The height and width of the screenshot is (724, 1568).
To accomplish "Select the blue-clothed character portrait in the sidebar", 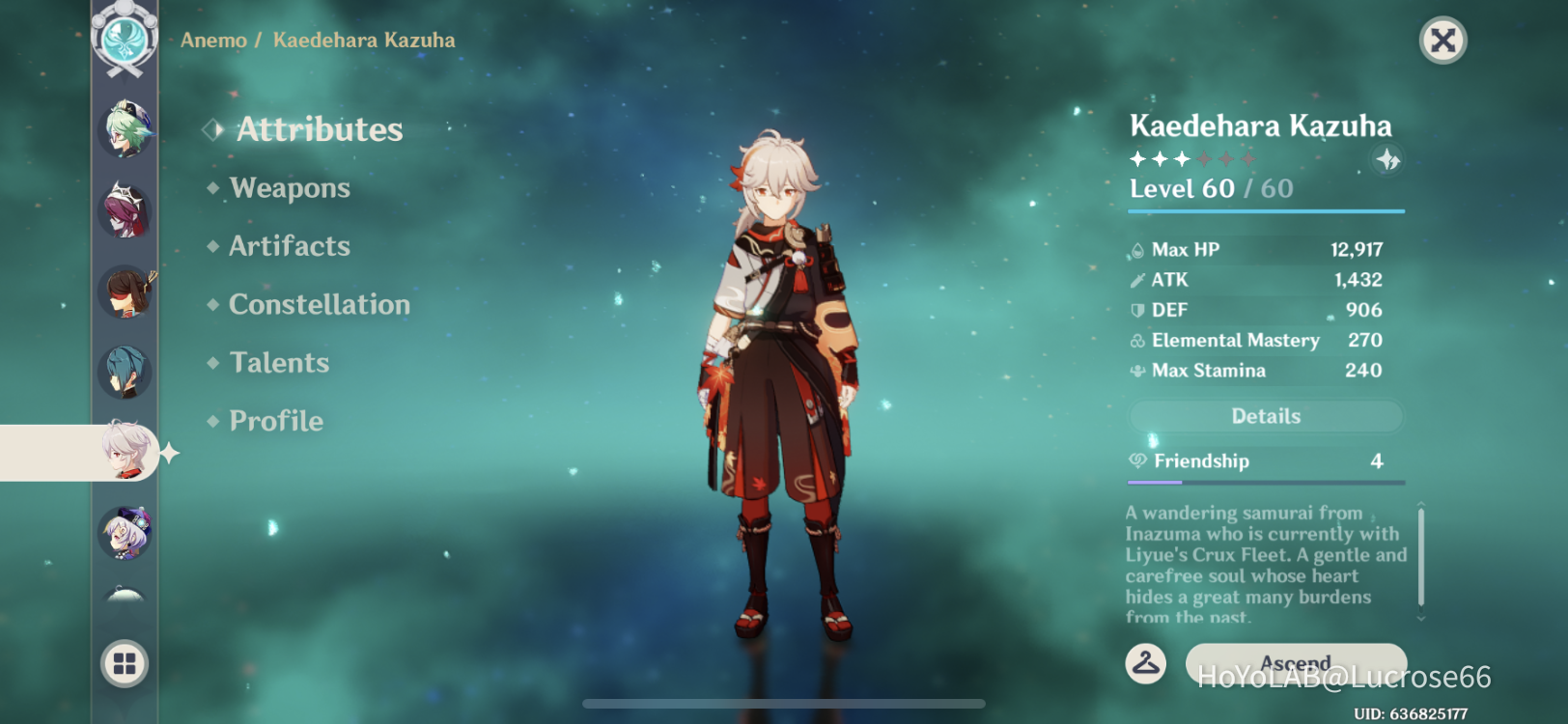I will pos(124,372).
